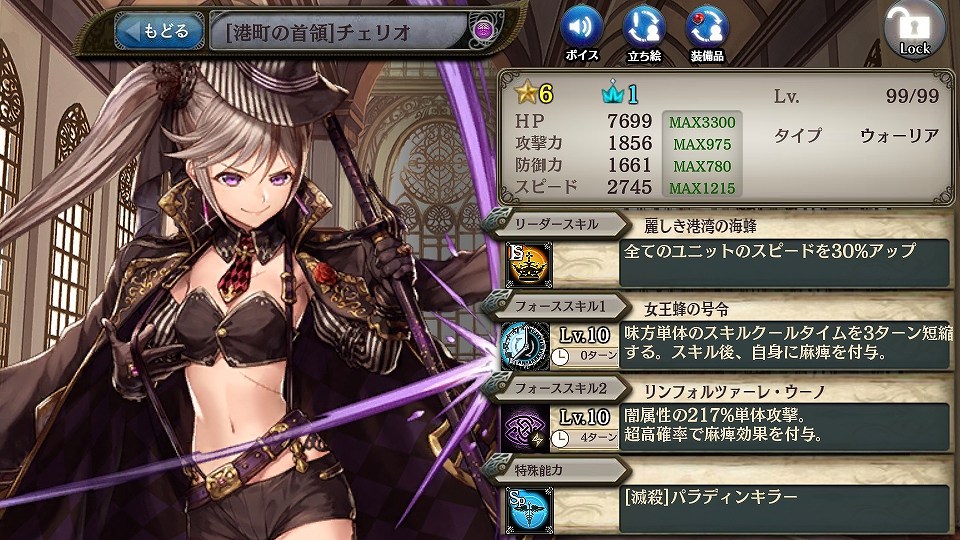This screenshot has height=540, width=960.
Task: Click the purple dark element orb icon
Action: click(x=483, y=31)
